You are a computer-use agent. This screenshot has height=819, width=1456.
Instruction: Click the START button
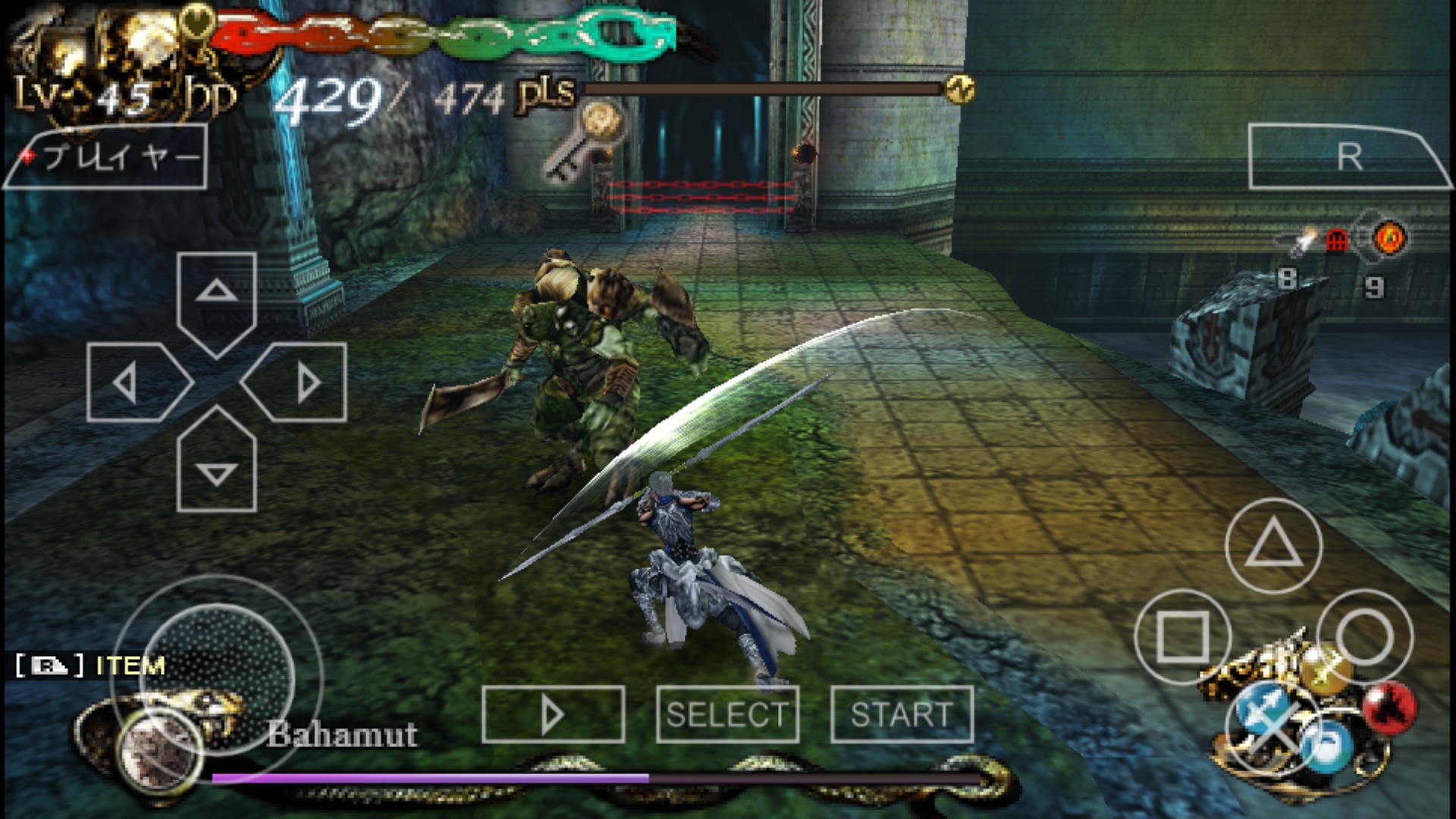pyautogui.click(x=902, y=714)
